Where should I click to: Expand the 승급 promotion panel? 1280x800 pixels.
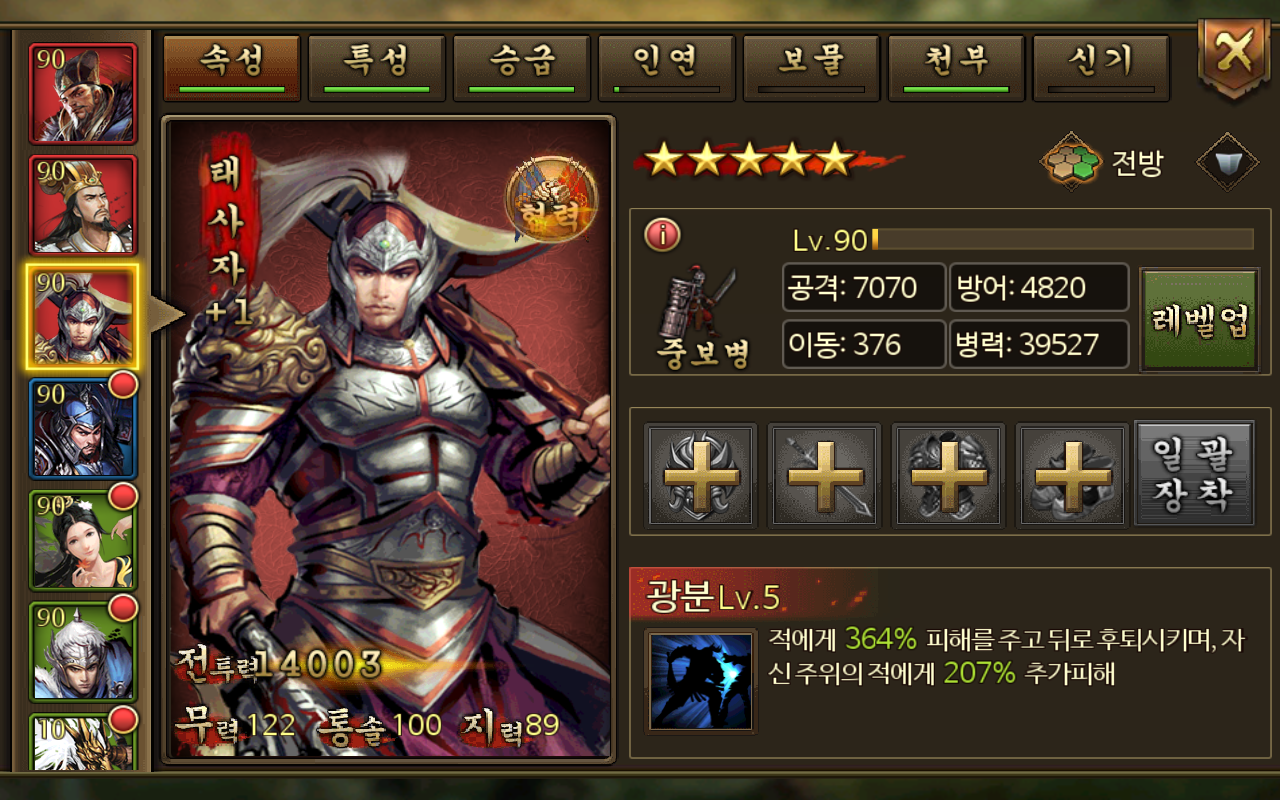pos(521,66)
